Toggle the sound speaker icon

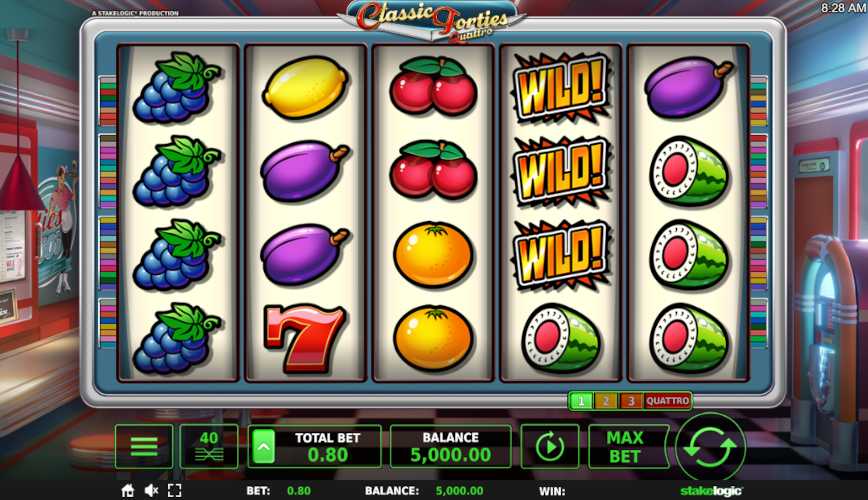pos(151,491)
